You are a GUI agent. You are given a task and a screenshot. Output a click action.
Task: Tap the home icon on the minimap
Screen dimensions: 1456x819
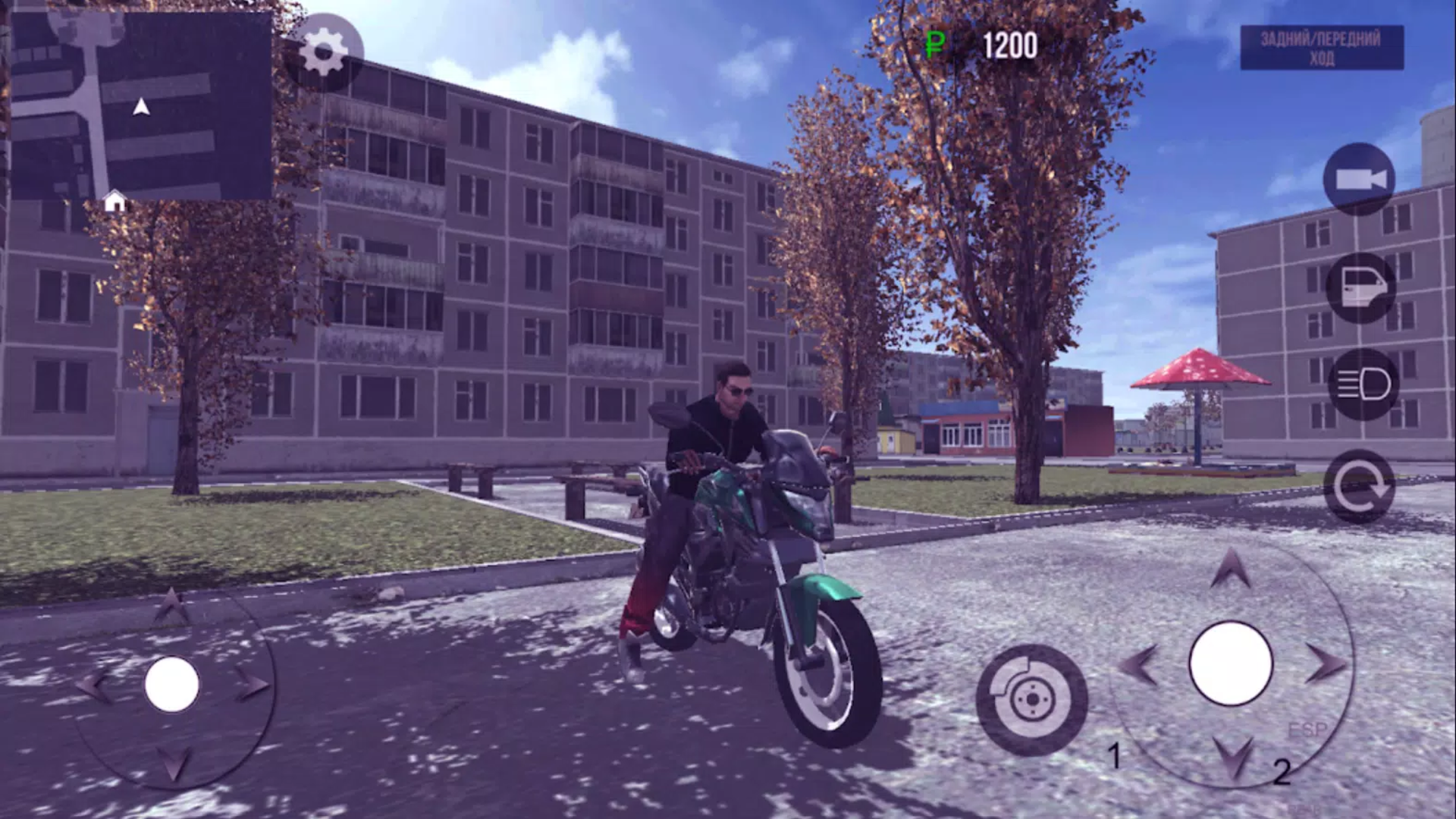[115, 199]
